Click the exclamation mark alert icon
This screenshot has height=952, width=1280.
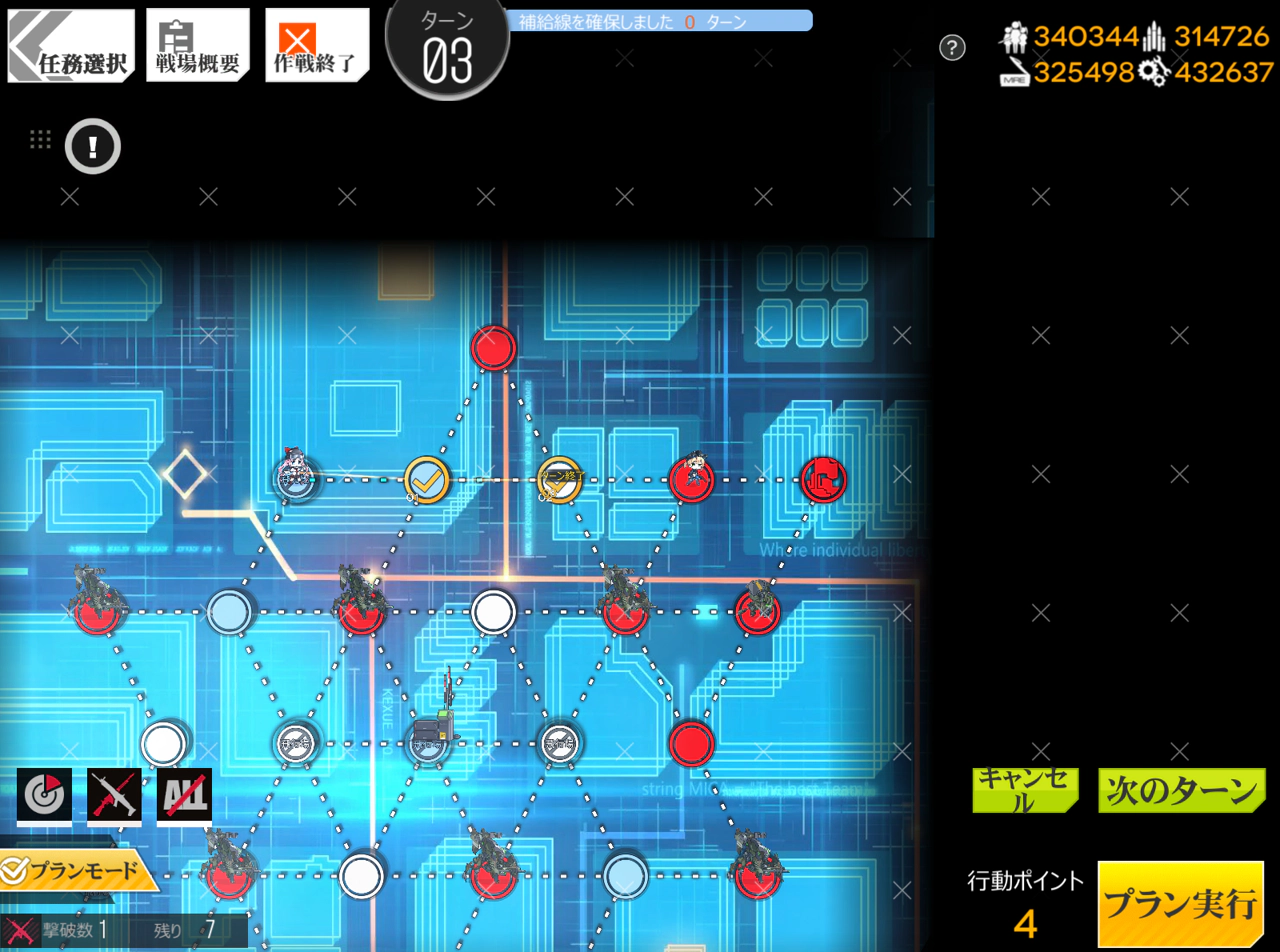pyautogui.click(x=93, y=147)
